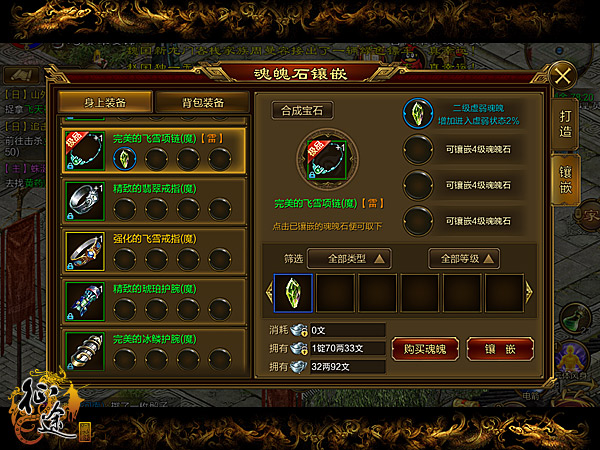Open the 打造 side tab
The width and height of the screenshot is (600, 450).
pos(565,120)
